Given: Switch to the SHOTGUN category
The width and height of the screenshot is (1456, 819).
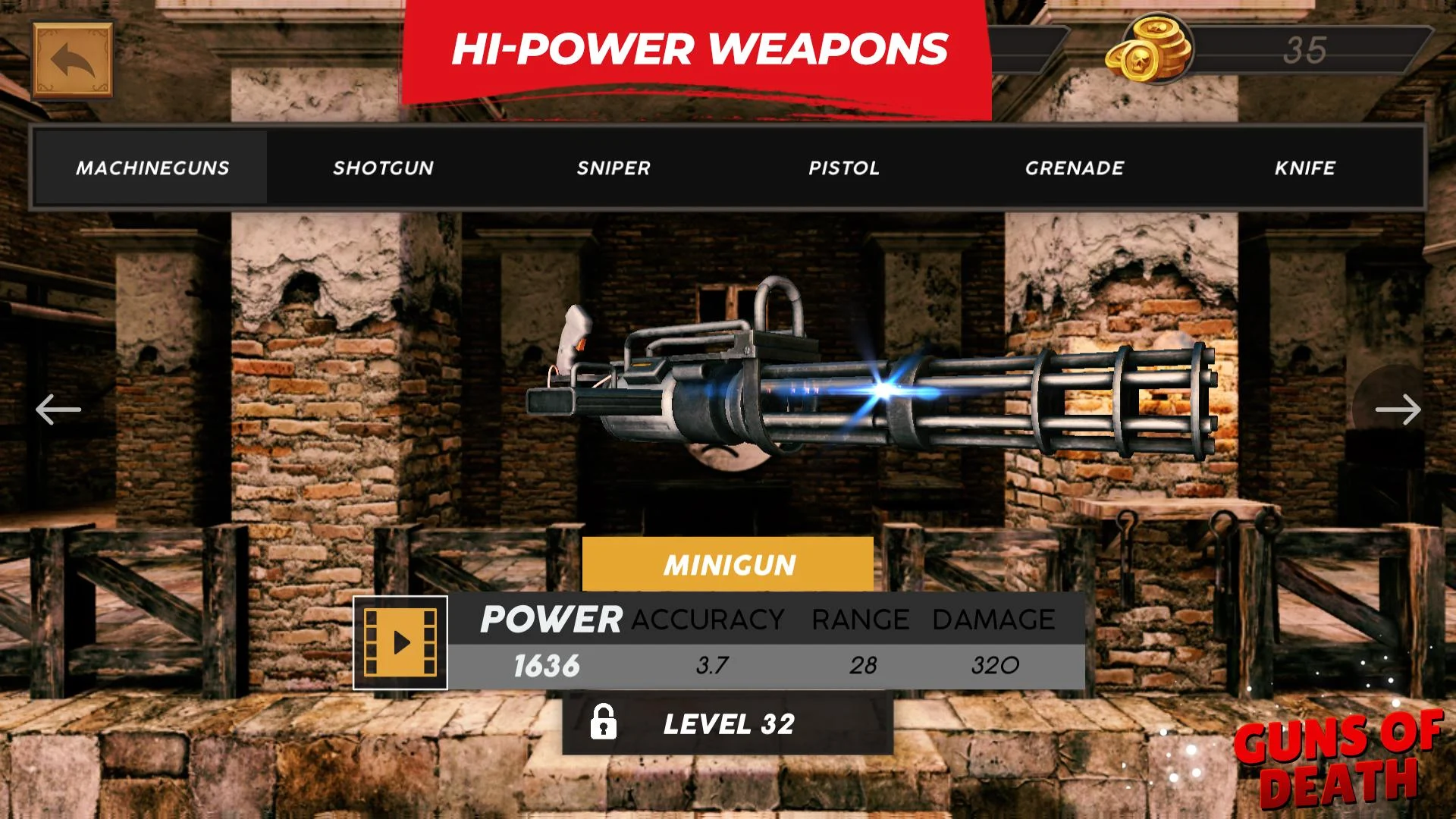Looking at the screenshot, I should click(x=384, y=168).
